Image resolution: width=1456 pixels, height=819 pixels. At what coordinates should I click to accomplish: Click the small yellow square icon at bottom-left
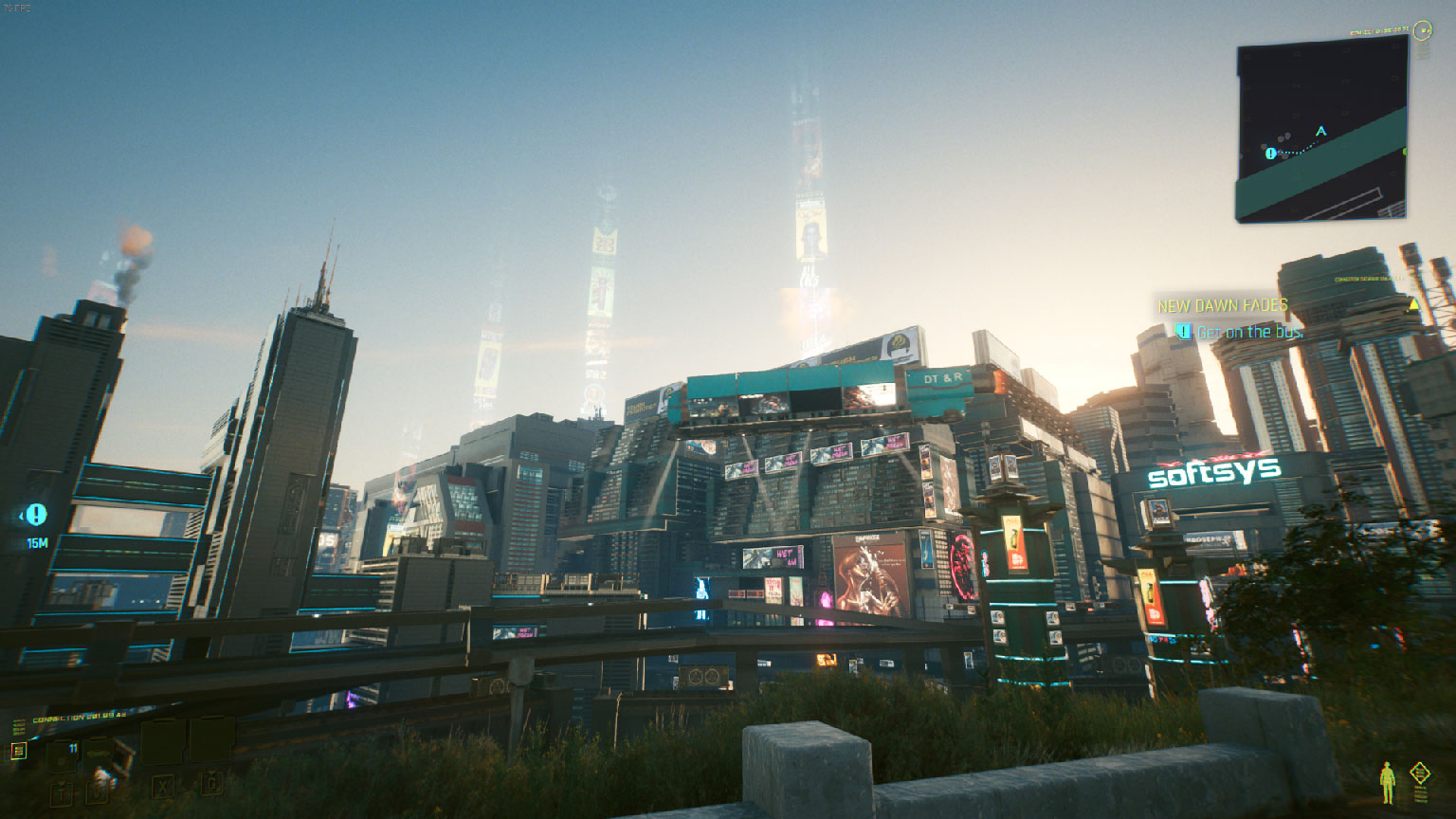(18, 751)
